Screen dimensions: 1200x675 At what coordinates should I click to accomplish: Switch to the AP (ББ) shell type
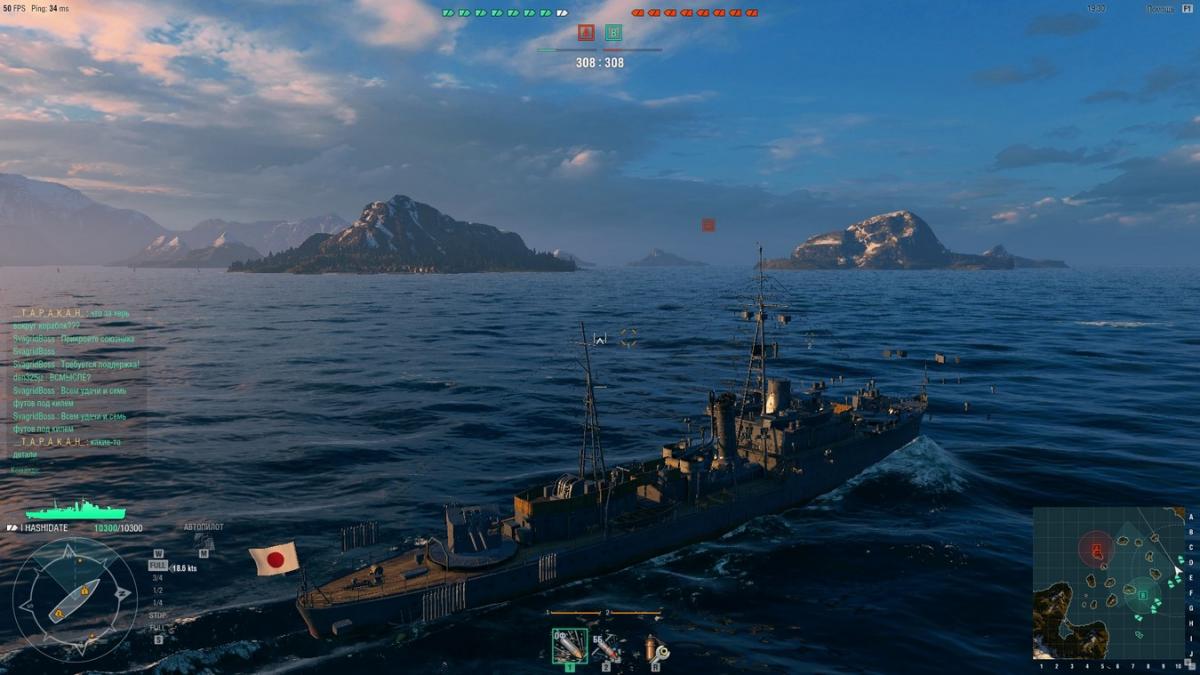click(605, 648)
